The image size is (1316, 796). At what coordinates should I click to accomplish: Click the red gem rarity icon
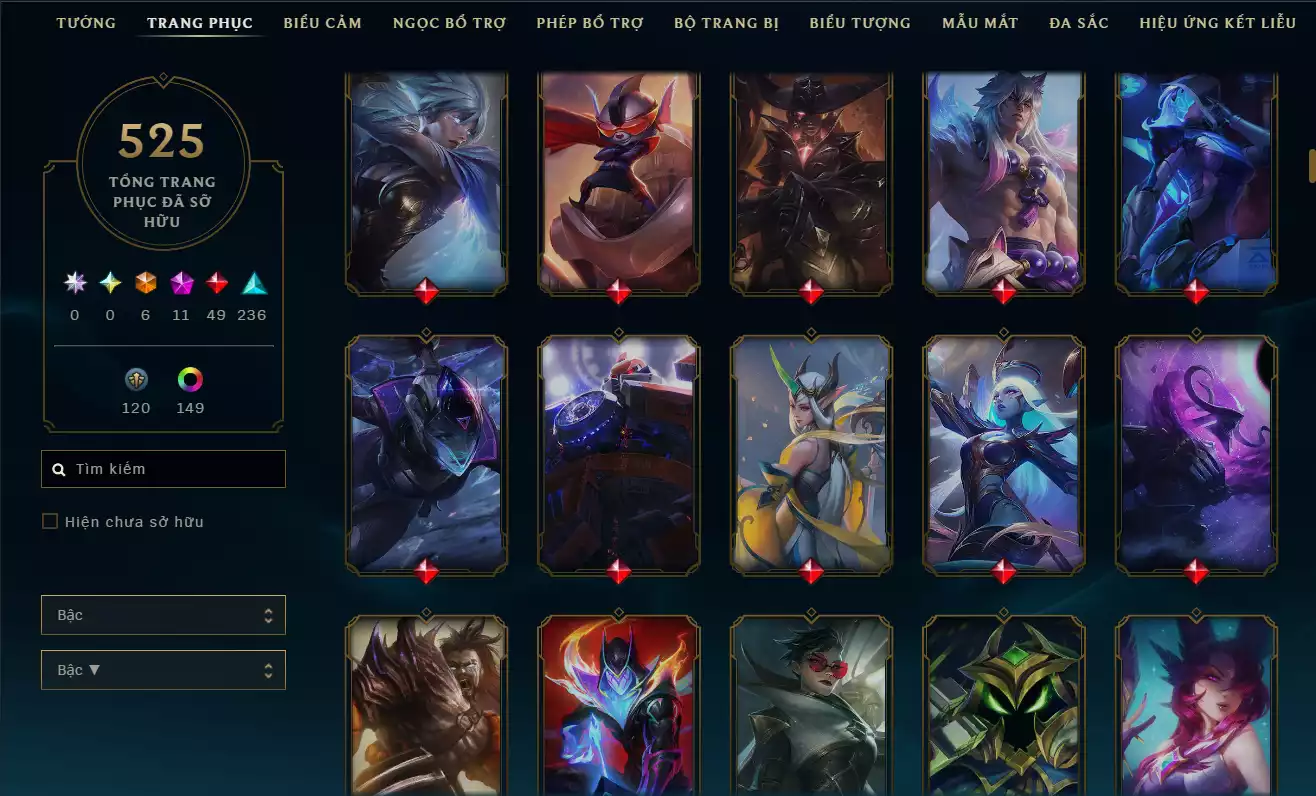coord(216,283)
